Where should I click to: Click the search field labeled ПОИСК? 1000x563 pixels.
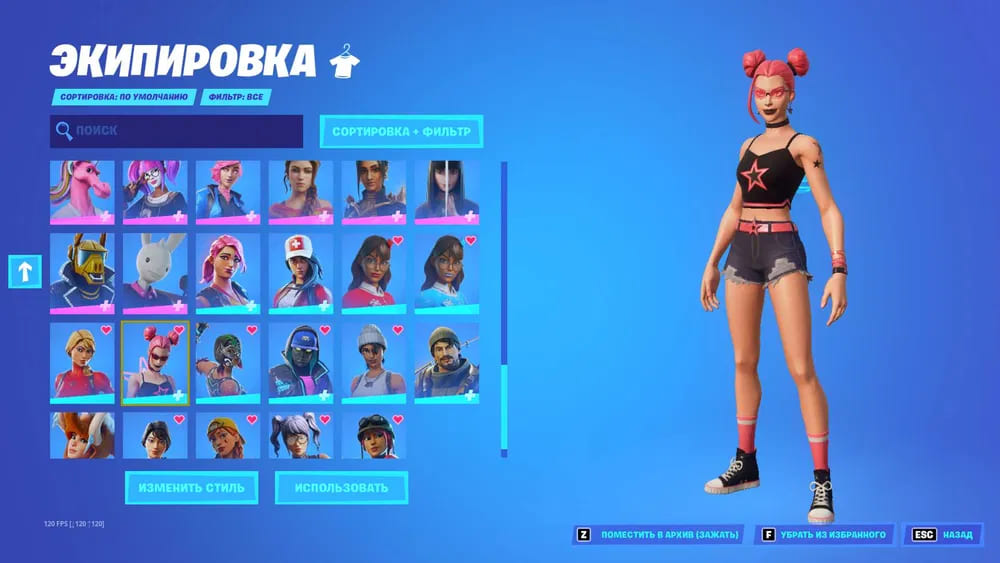click(x=176, y=131)
